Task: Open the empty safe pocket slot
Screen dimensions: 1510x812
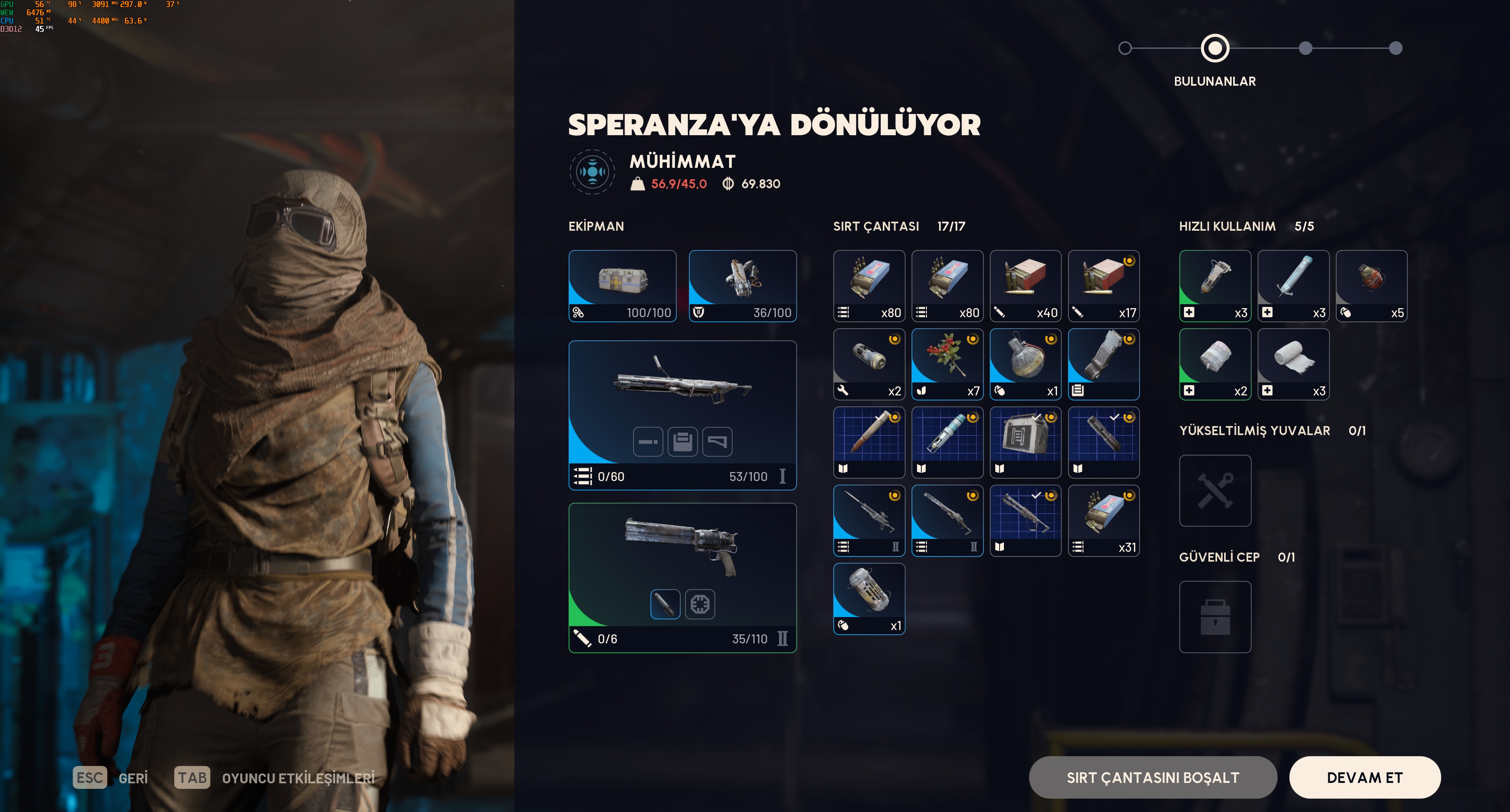Action: [1215, 617]
